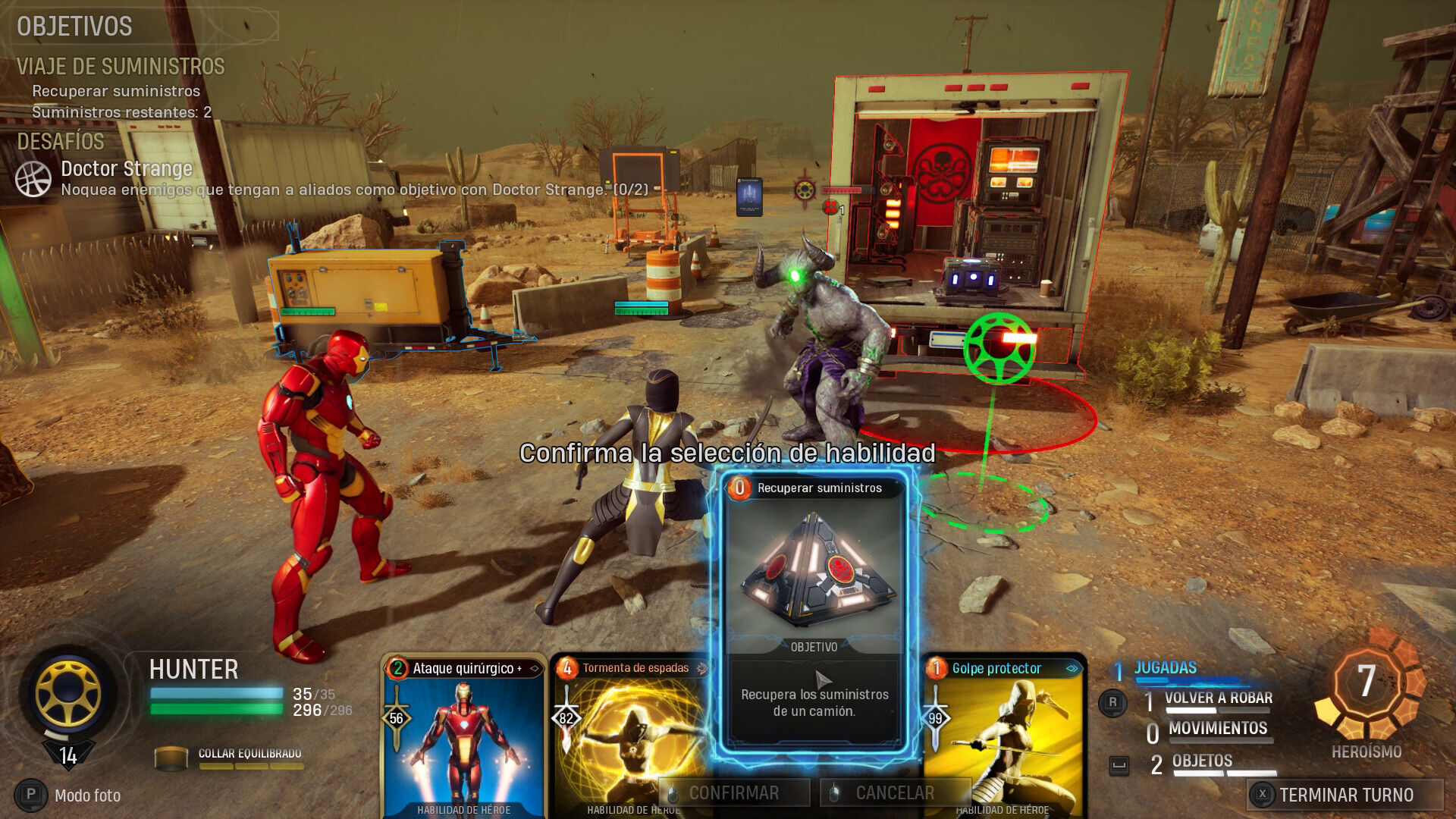
Task: Open the Objetos item counter
Action: (1201, 761)
